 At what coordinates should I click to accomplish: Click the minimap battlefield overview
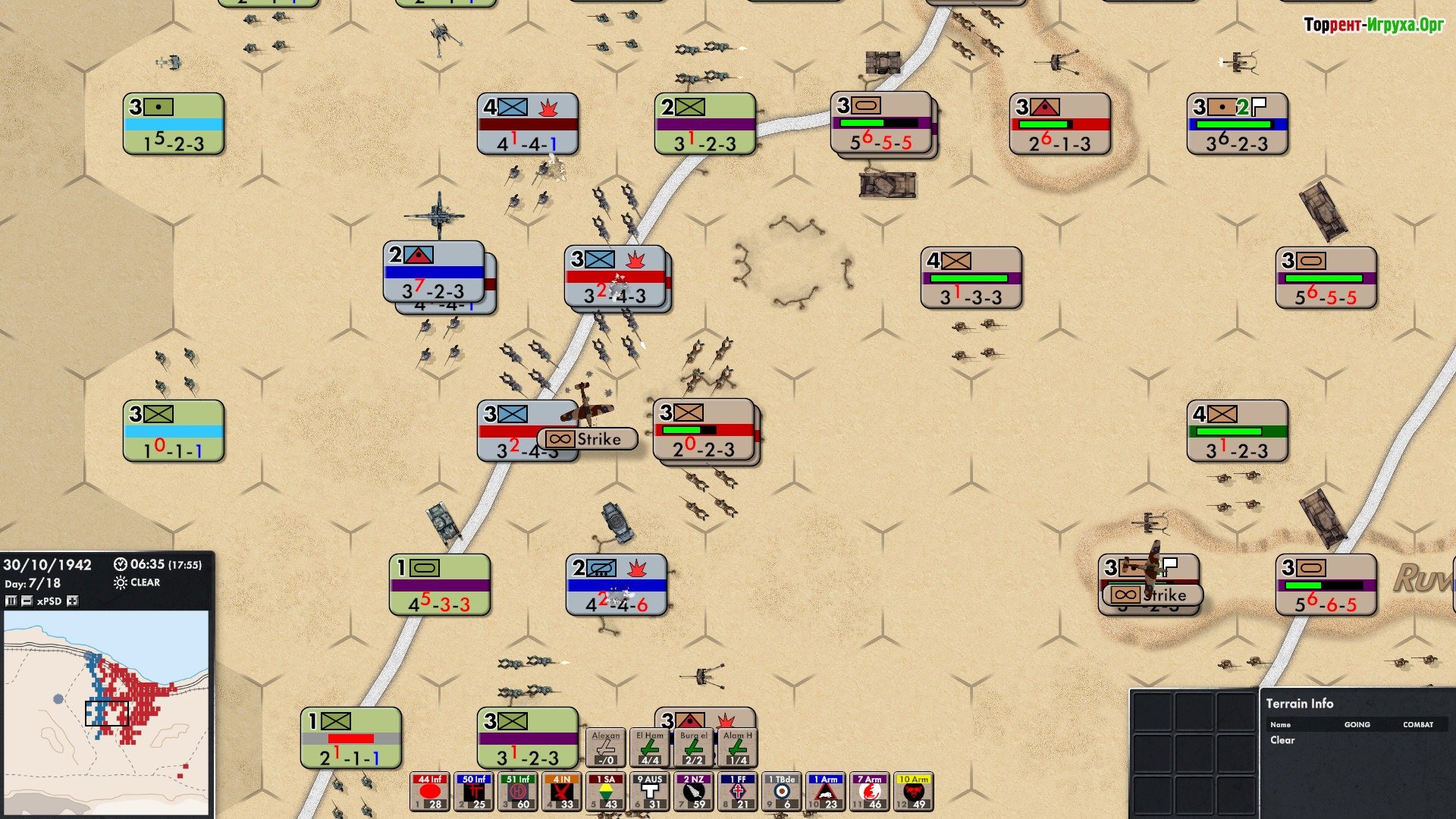click(106, 711)
